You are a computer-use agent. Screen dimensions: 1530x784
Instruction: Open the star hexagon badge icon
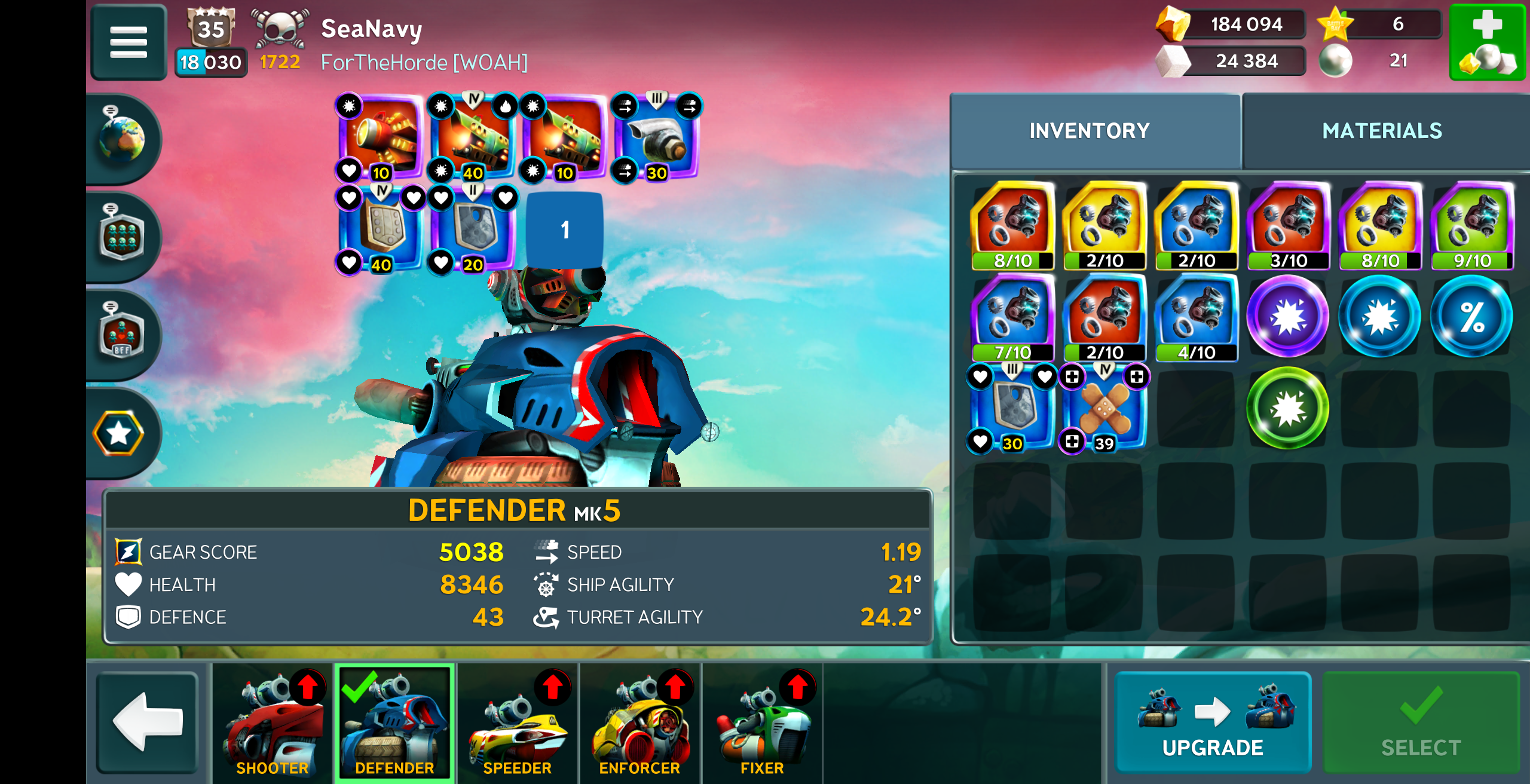(x=119, y=433)
